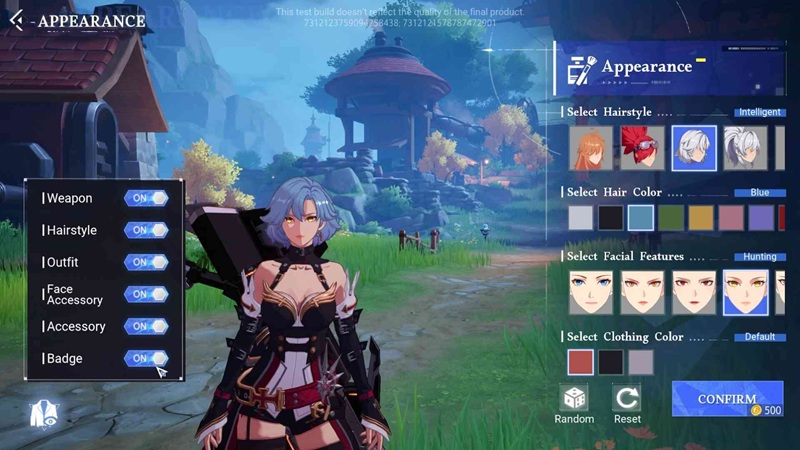Select the blue-eyed facial feature option

[x=591, y=292]
